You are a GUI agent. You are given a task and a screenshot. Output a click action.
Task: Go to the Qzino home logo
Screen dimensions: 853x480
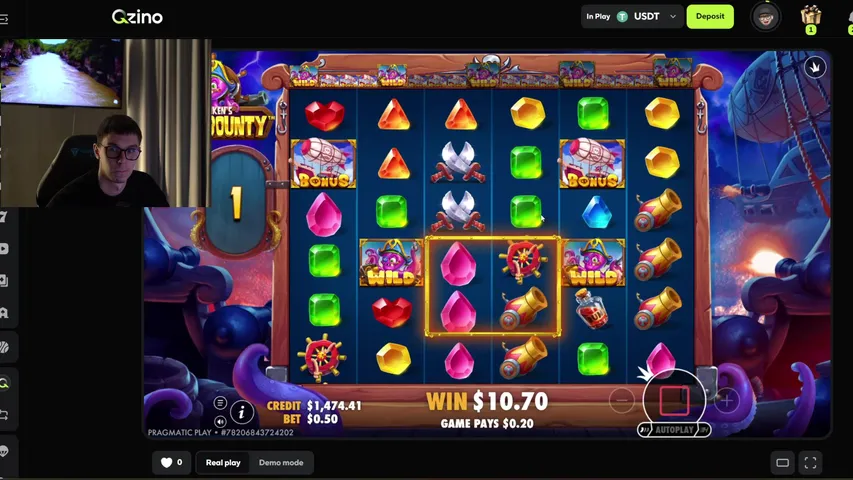(x=137, y=16)
